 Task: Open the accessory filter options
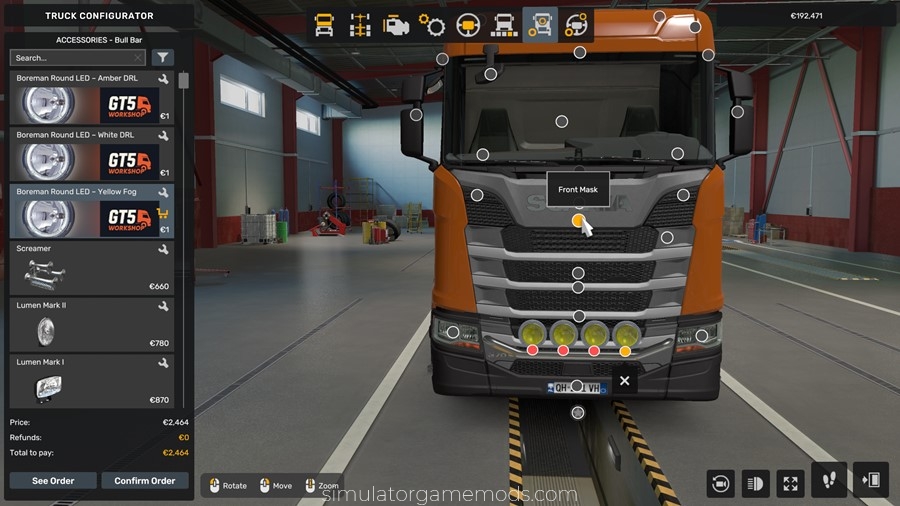click(x=163, y=58)
